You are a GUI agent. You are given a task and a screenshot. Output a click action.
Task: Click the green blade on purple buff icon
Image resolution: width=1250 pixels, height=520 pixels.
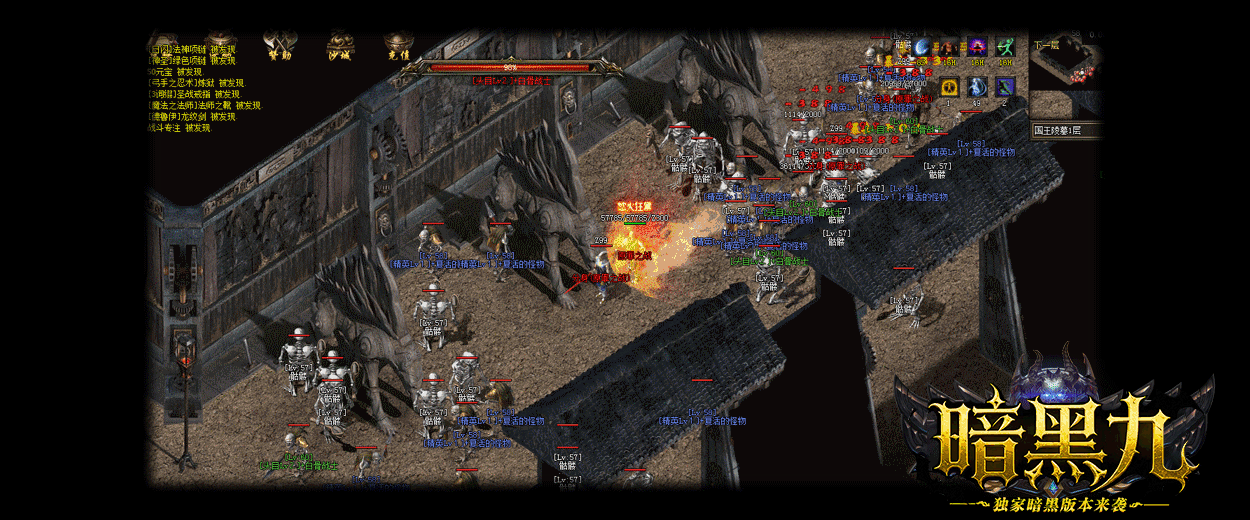click(1005, 87)
